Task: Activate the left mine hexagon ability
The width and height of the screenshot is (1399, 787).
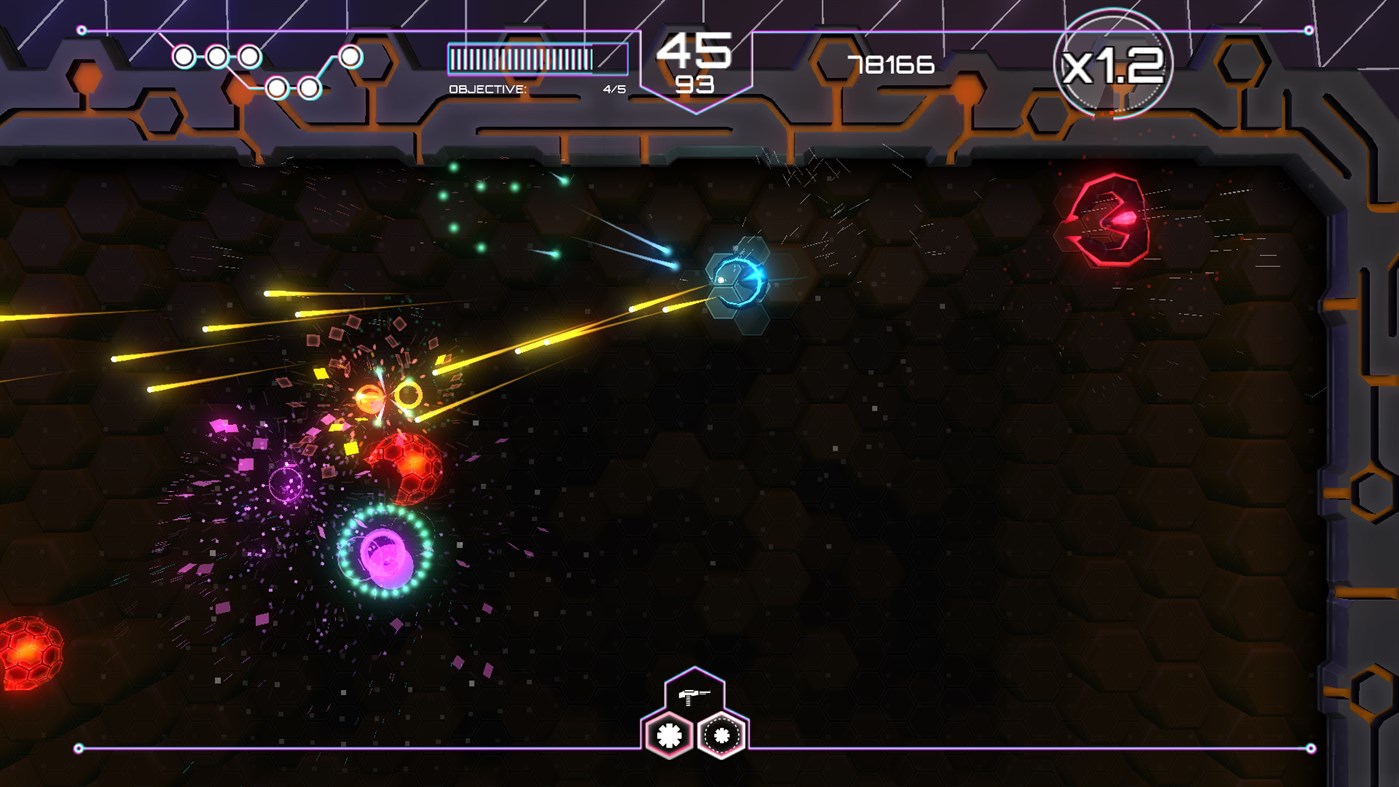Action: pos(667,734)
